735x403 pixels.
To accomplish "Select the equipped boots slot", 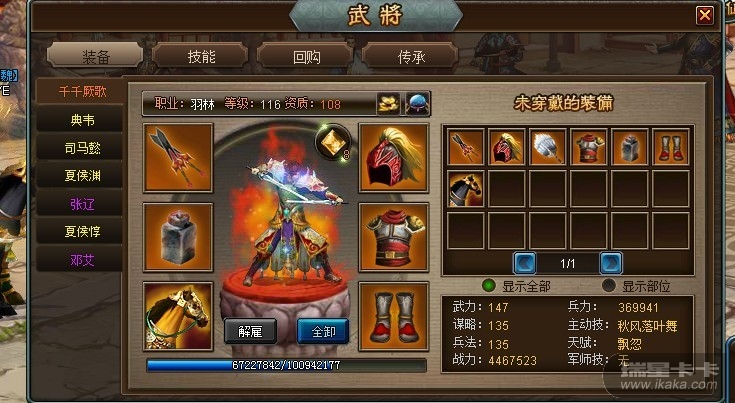I will 393,316.
